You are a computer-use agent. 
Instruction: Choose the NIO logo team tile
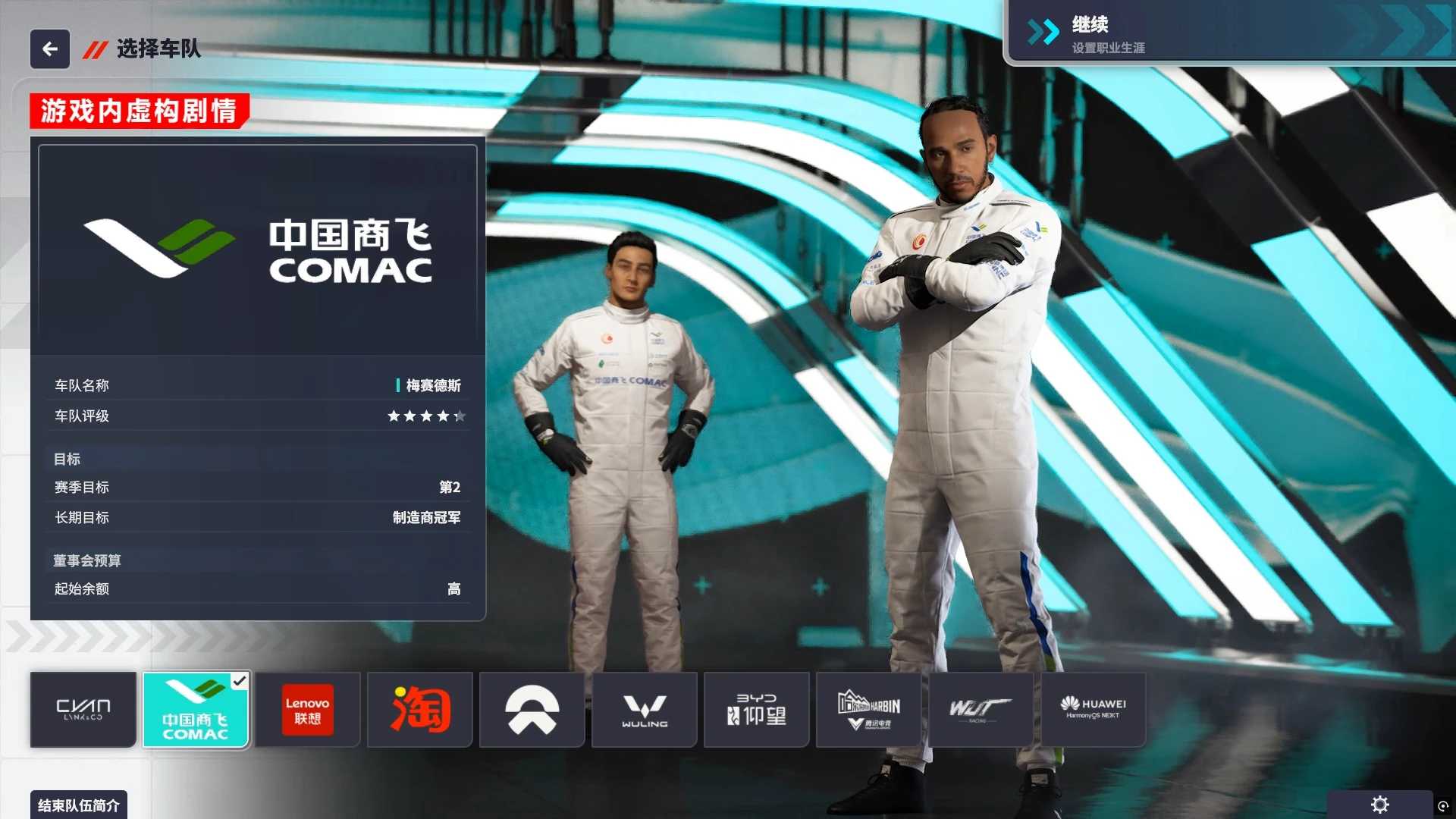pyautogui.click(x=532, y=710)
